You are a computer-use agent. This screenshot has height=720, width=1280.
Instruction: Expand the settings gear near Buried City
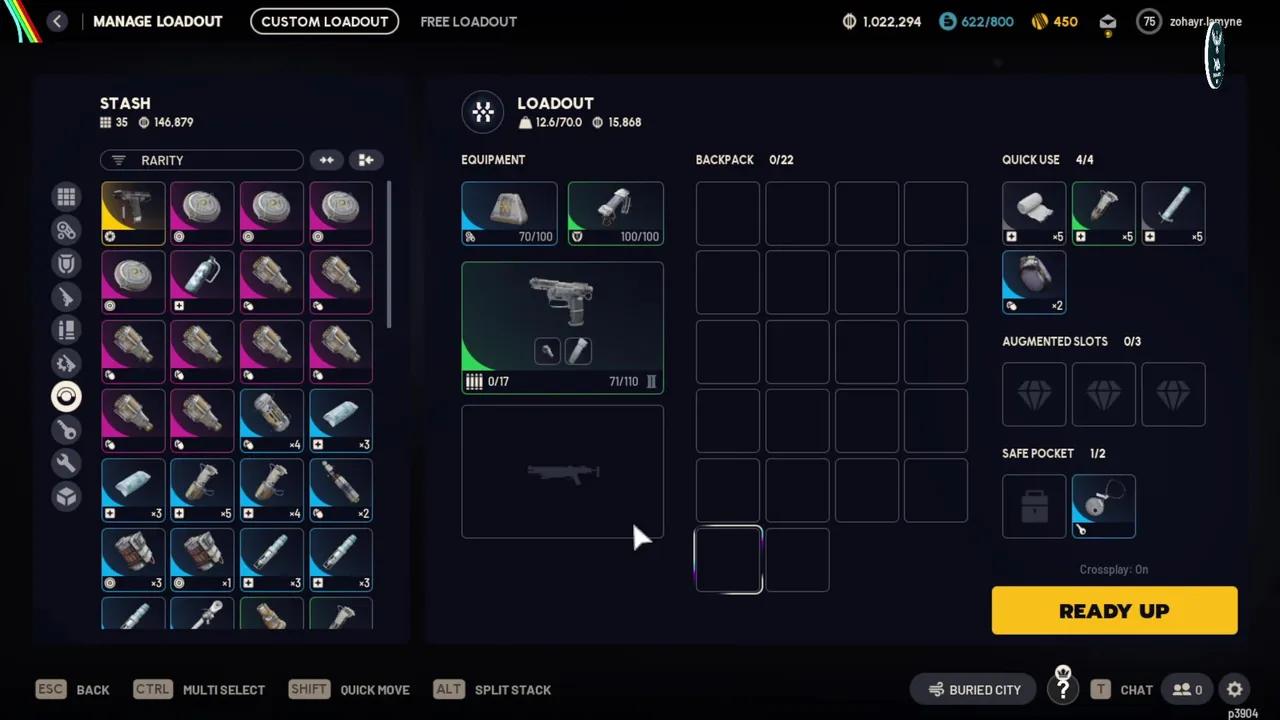coord(1234,689)
